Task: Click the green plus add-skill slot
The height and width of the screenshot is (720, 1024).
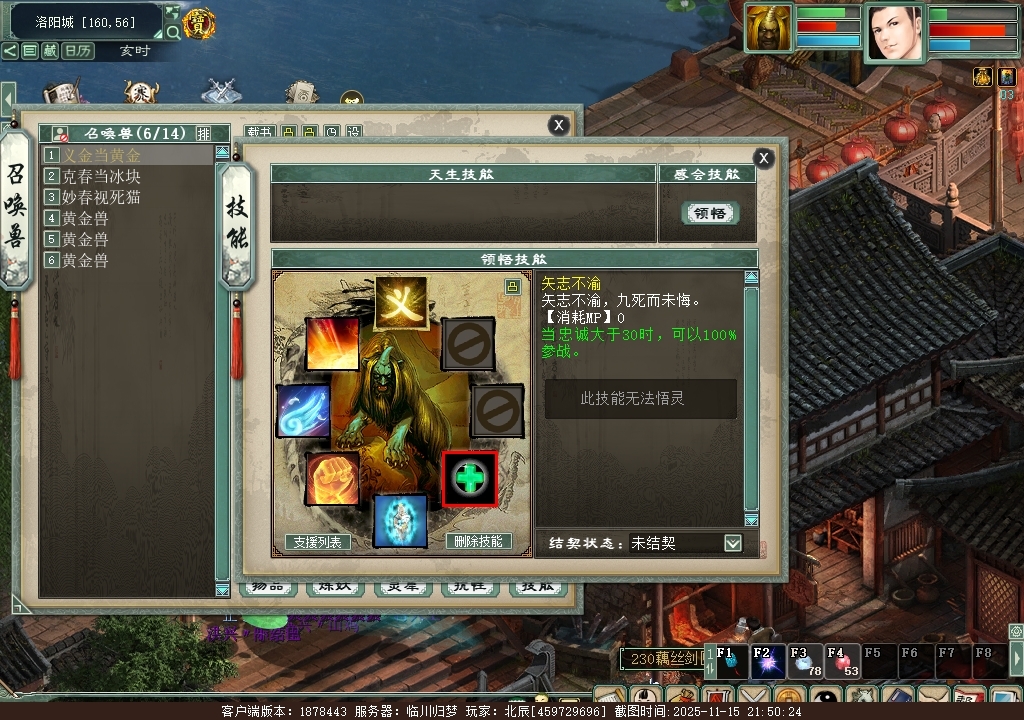Action: pos(469,478)
